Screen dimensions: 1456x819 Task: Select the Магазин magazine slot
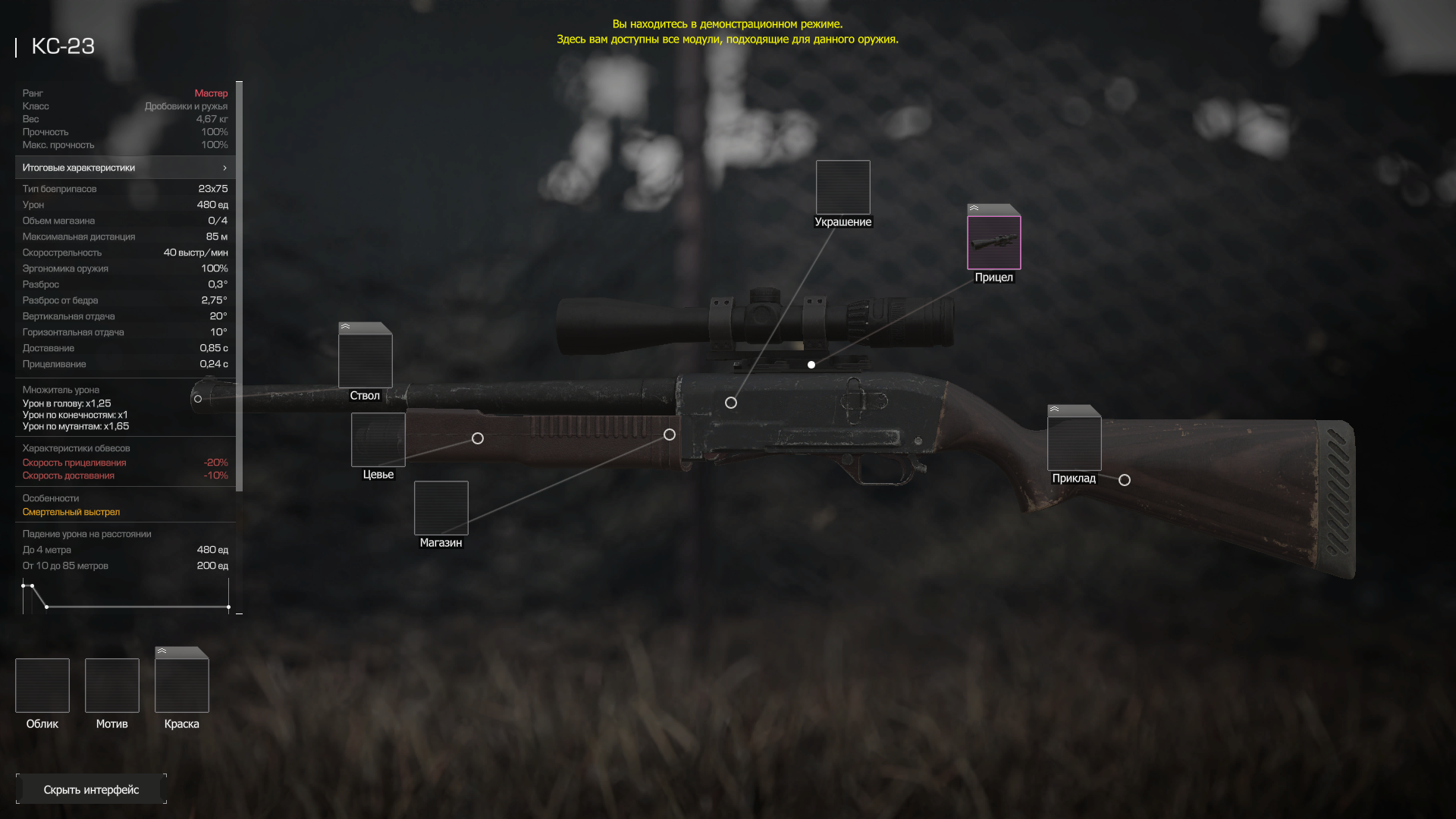tap(441, 508)
